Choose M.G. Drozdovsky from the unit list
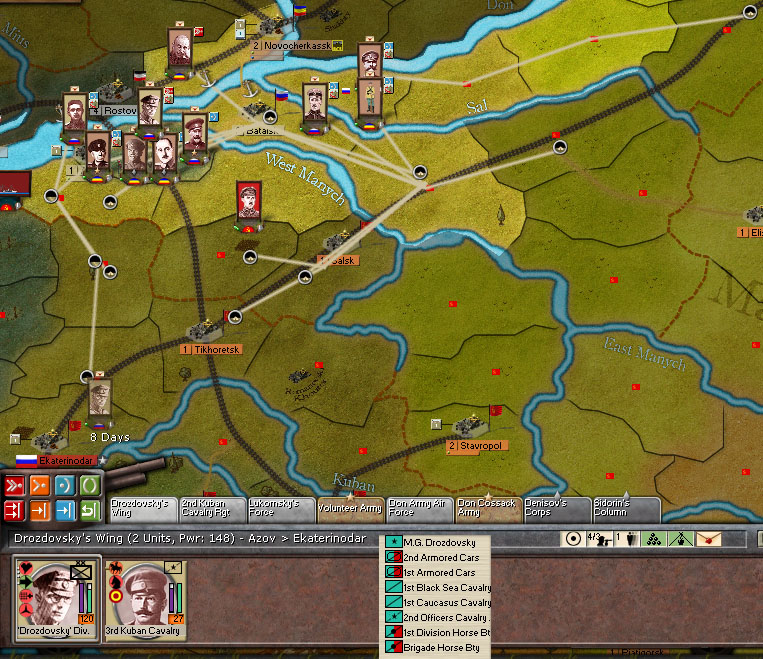 (x=439, y=542)
